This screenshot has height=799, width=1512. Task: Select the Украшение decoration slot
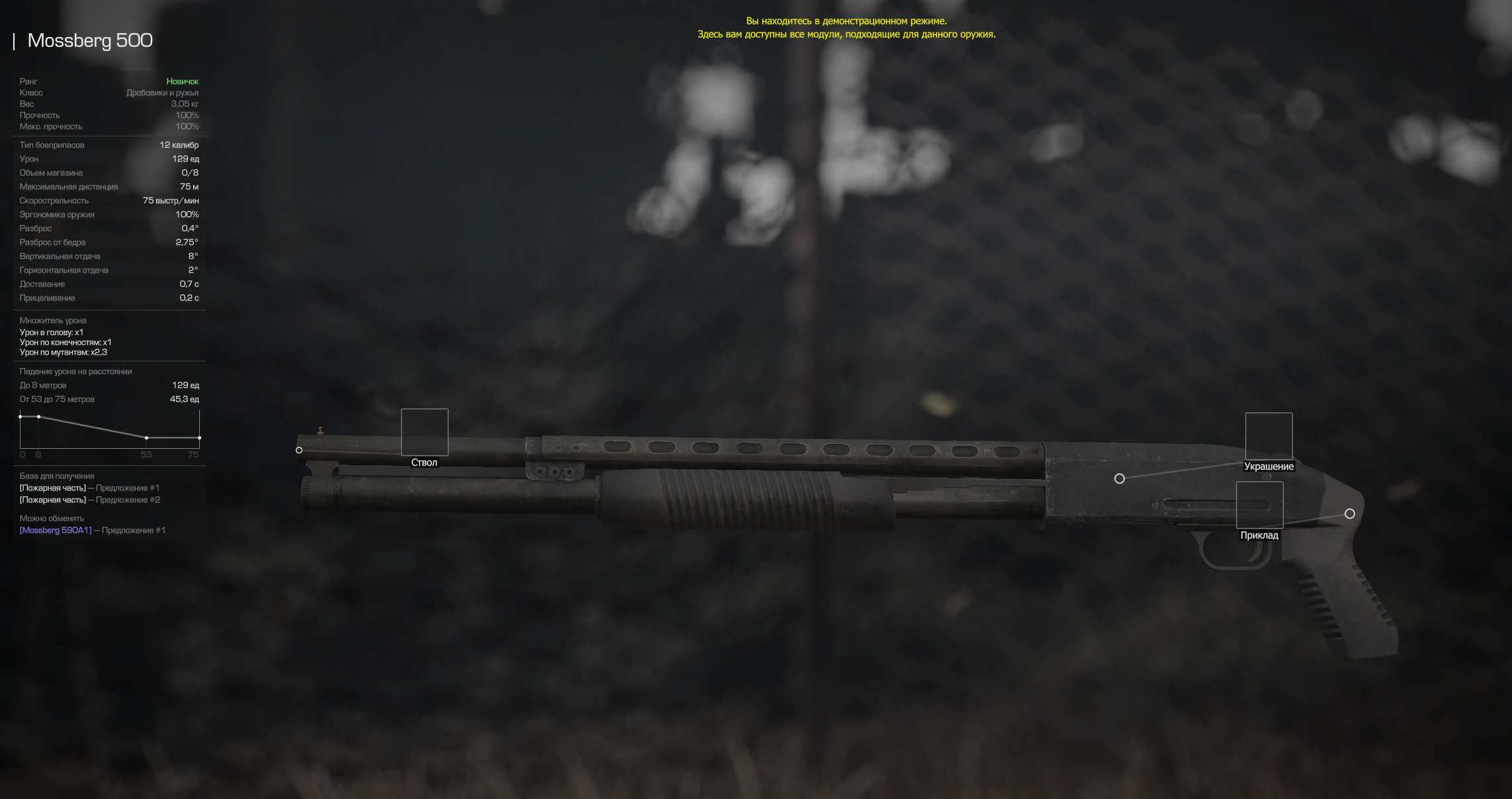(x=1268, y=436)
